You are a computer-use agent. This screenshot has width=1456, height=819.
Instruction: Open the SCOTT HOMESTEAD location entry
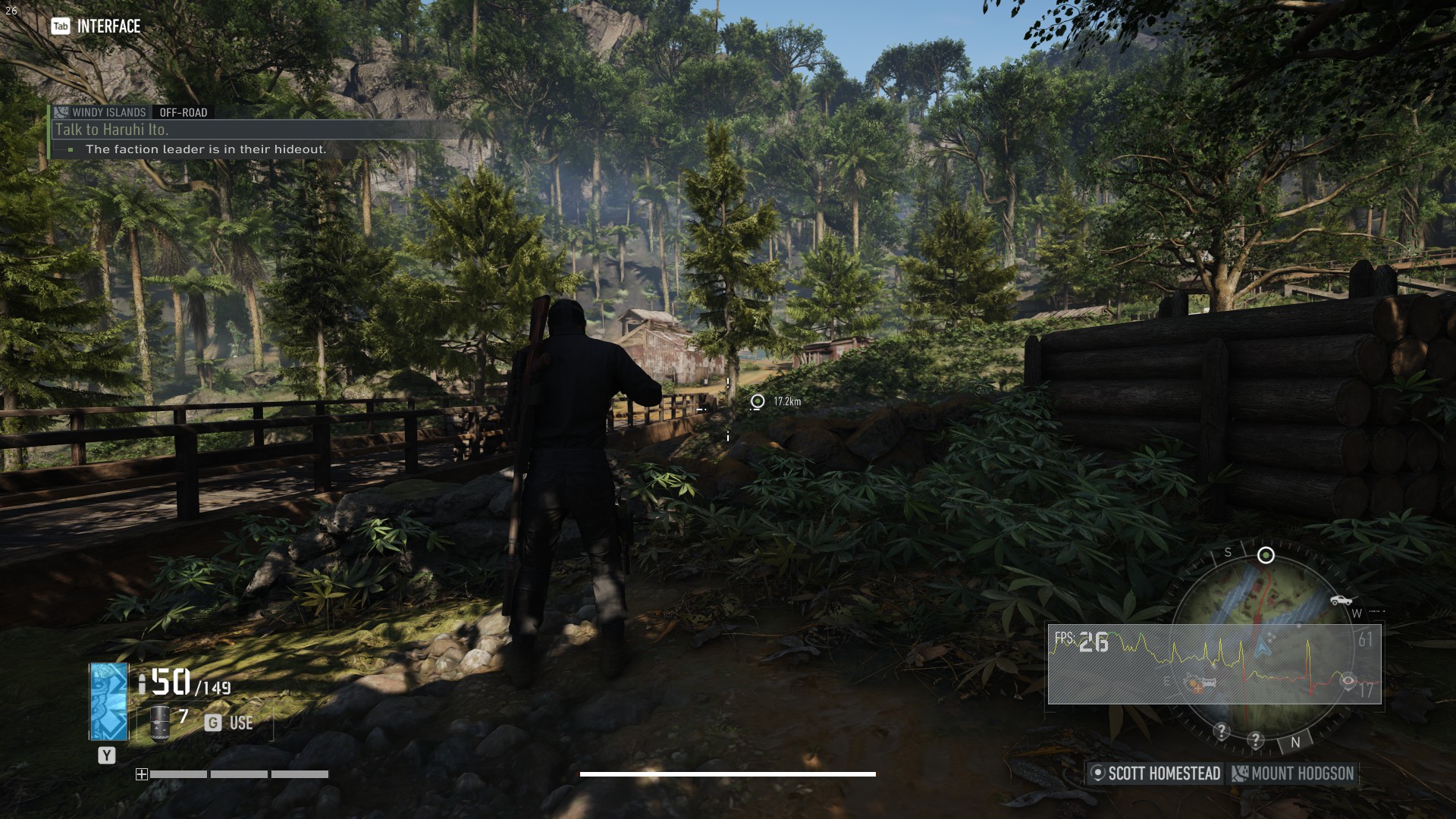click(x=1166, y=774)
